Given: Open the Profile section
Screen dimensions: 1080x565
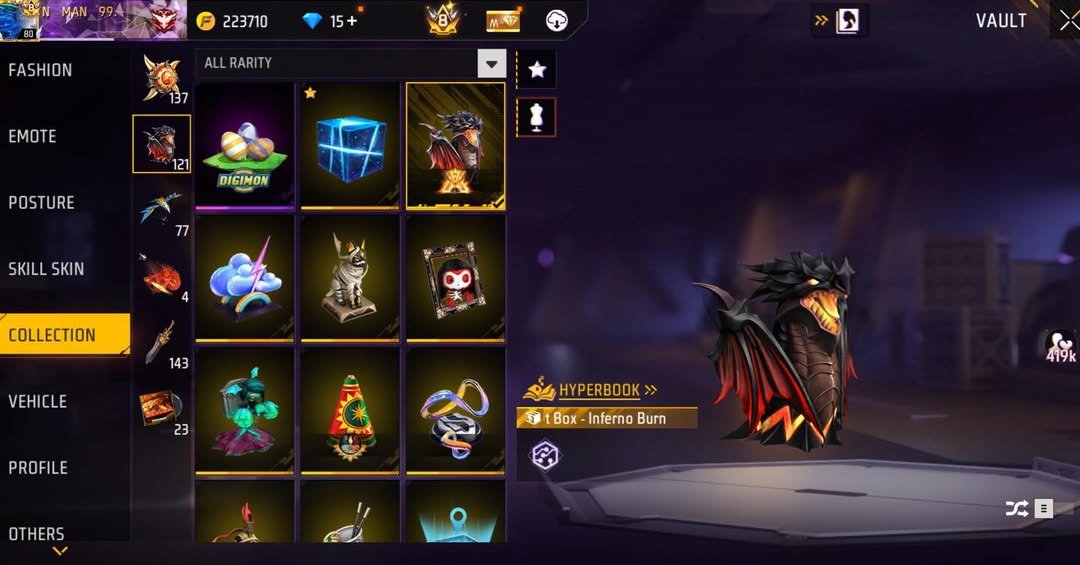Looking at the screenshot, I should click(x=37, y=467).
